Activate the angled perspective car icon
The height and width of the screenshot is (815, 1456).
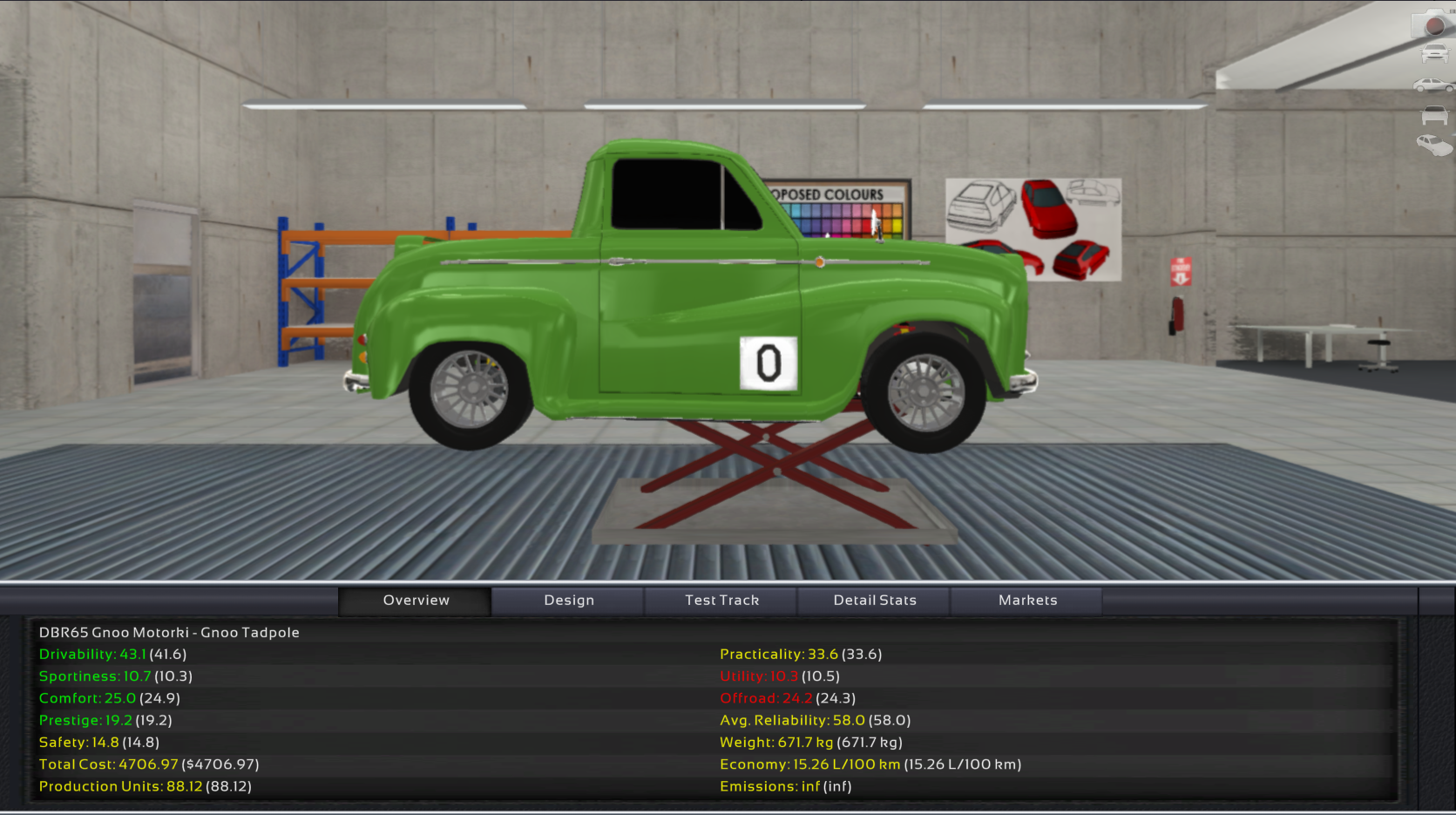coord(1434,145)
